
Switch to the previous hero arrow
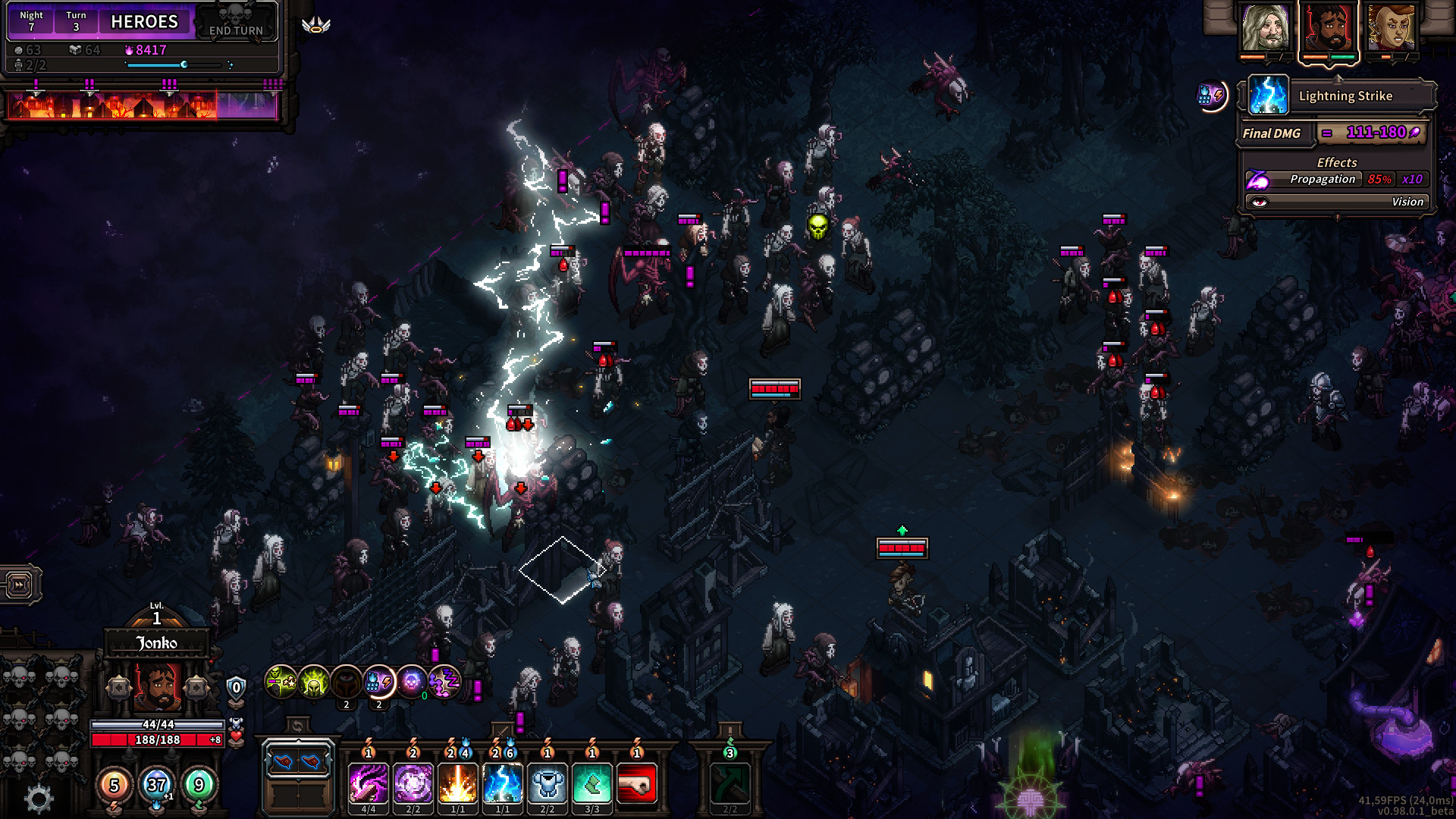pos(119,688)
